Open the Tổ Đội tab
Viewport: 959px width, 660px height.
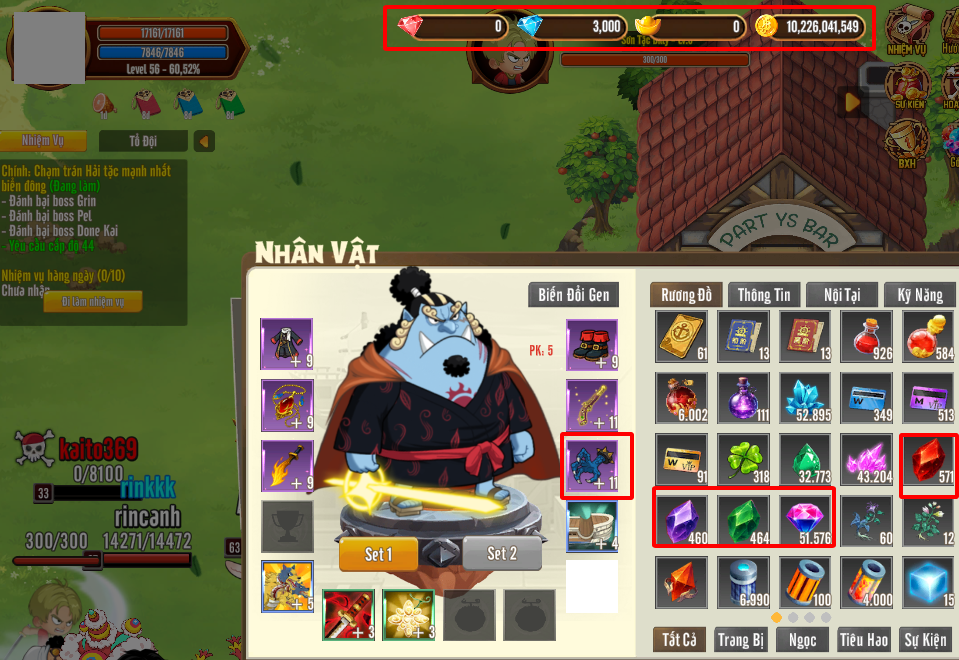(148, 141)
